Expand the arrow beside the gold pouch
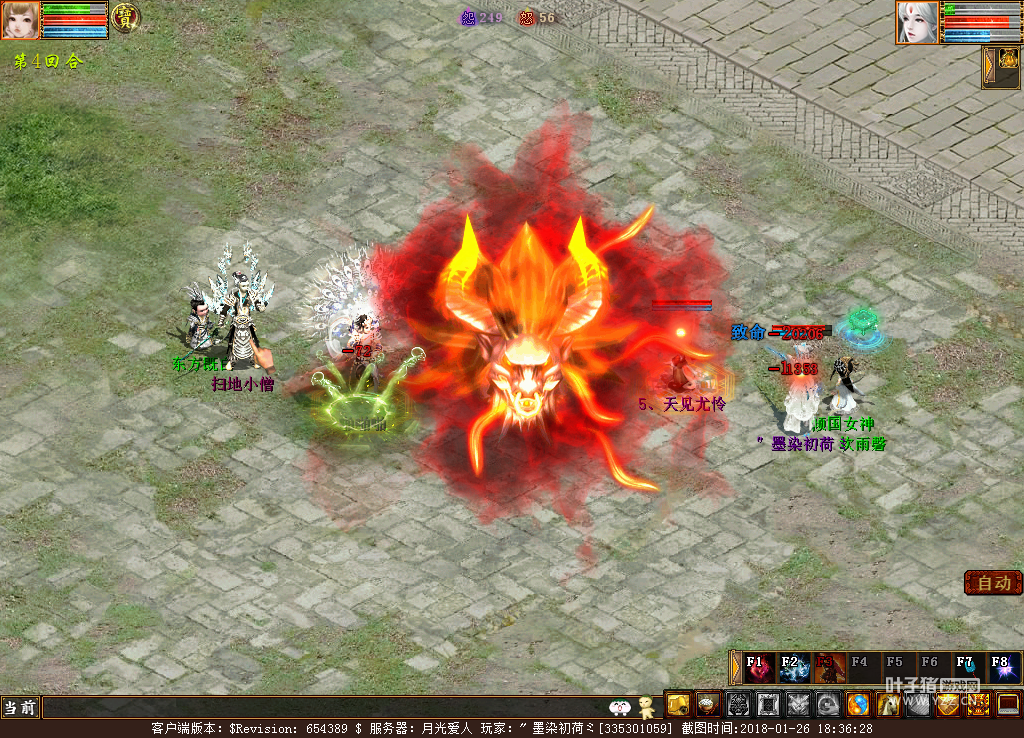Viewport: 1024px width, 738px height. (988, 67)
